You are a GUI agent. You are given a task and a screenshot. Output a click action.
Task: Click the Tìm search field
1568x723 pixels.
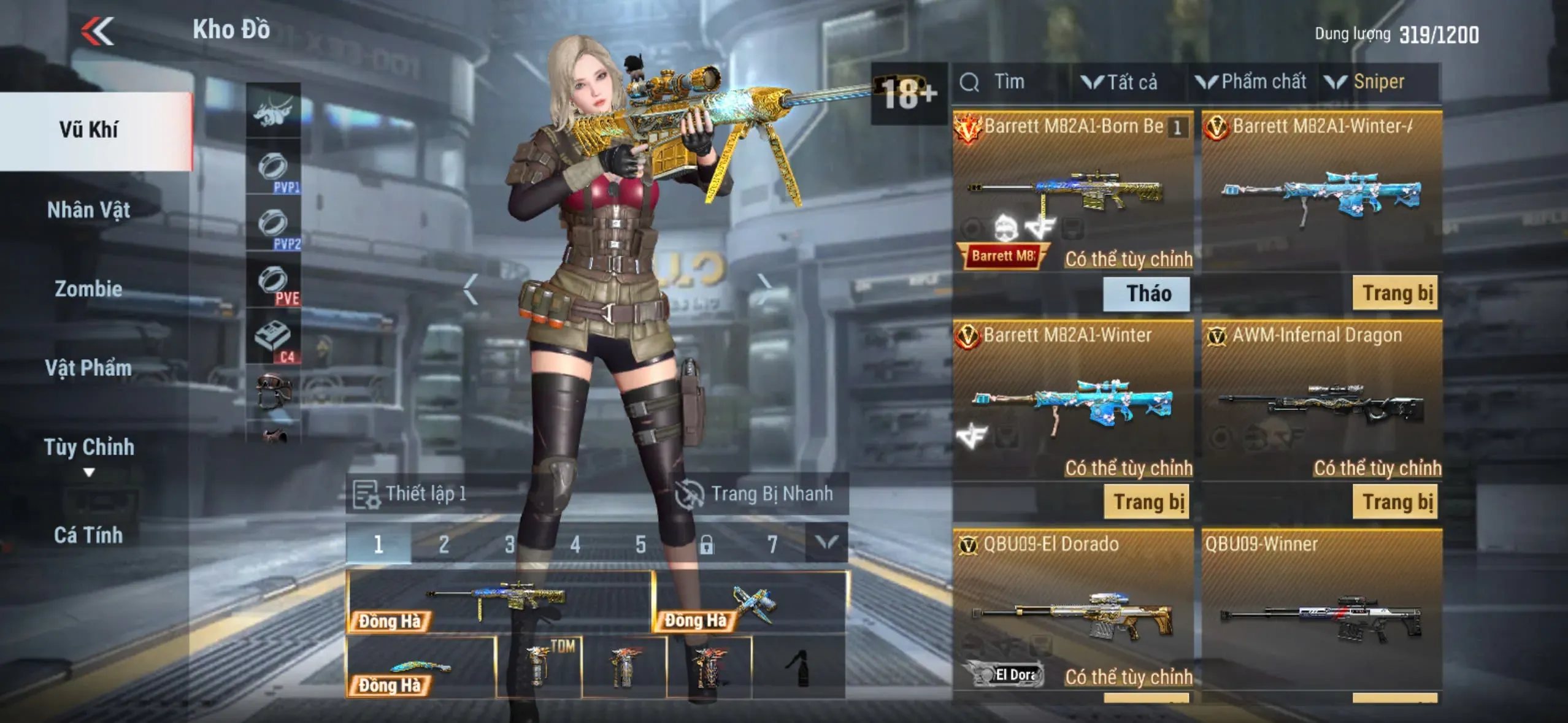pyautogui.click(x=1009, y=82)
